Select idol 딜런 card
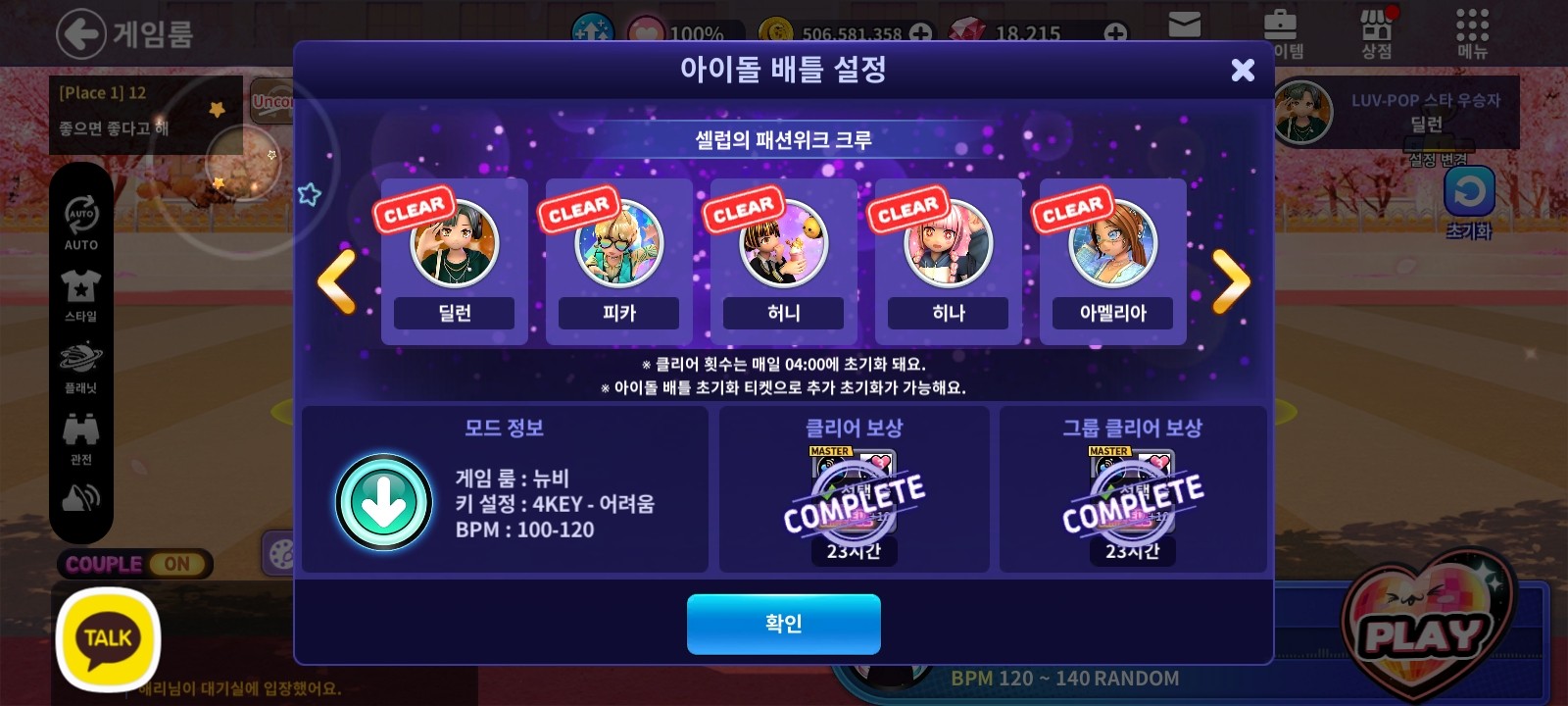 tap(454, 262)
